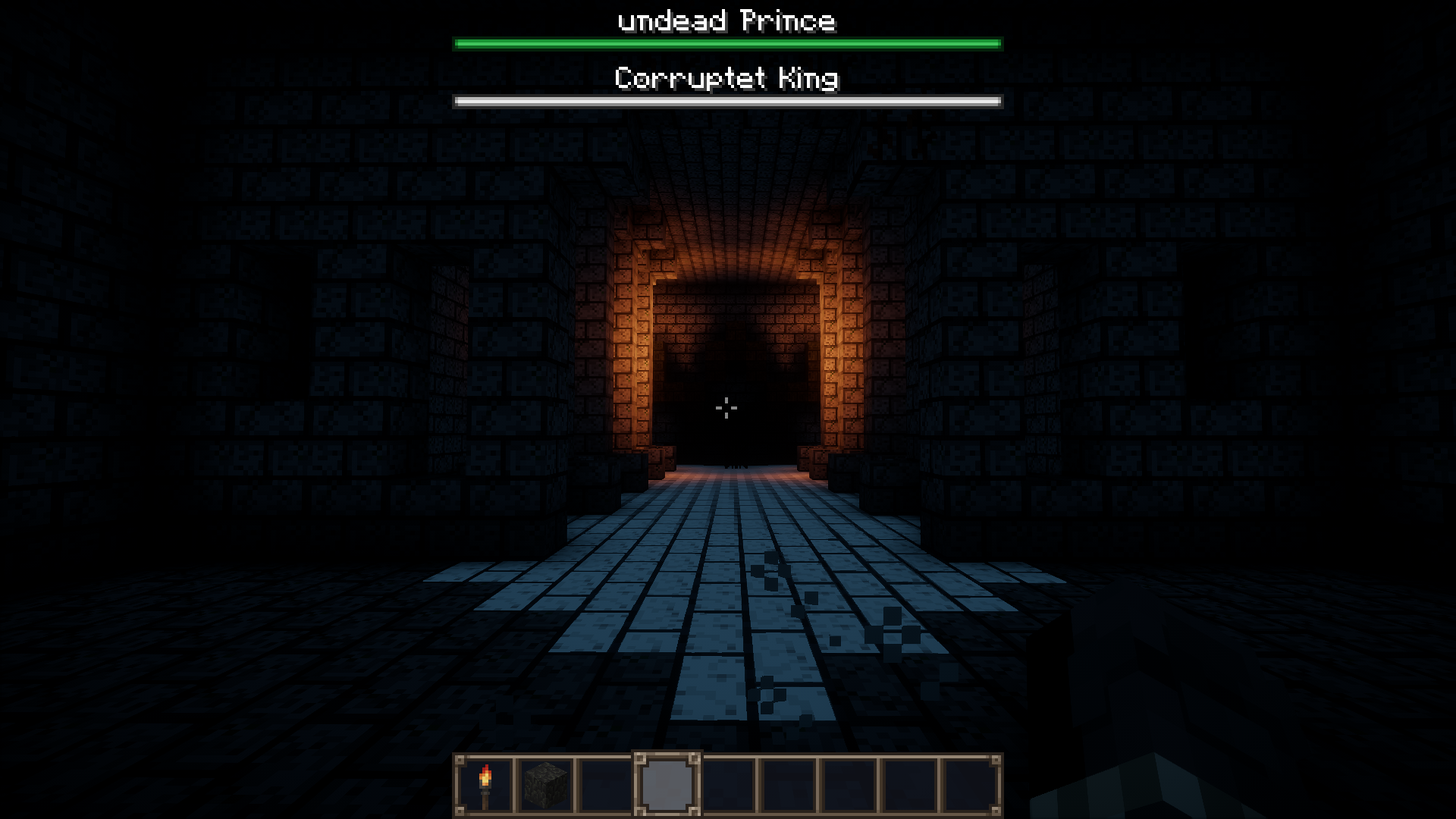Click the crosshair at screen center
1456x819 pixels.
click(x=727, y=408)
